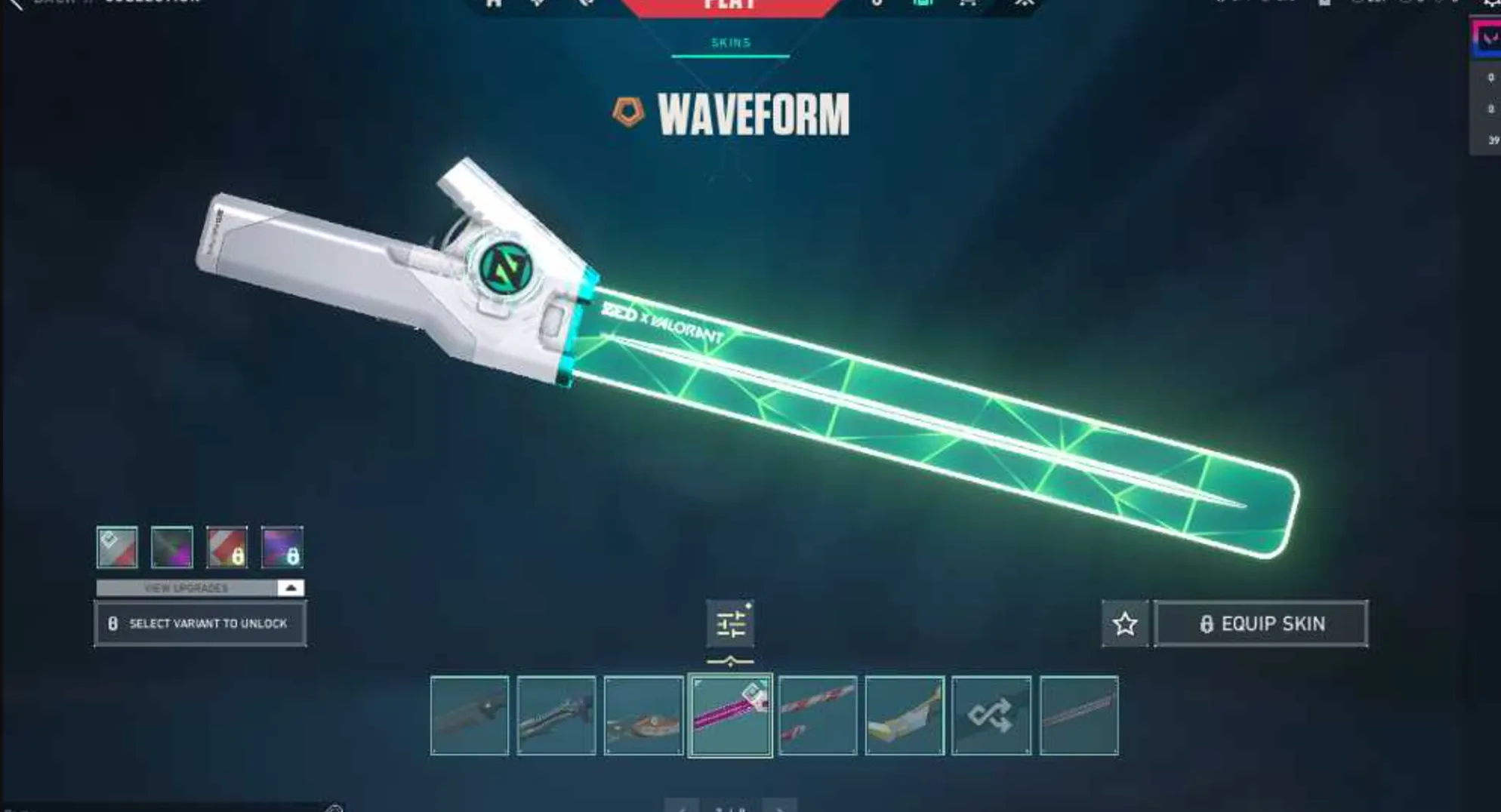Image resolution: width=1501 pixels, height=812 pixels.
Task: Open the skin filter options icon above the carousel
Action: pyautogui.click(x=729, y=622)
